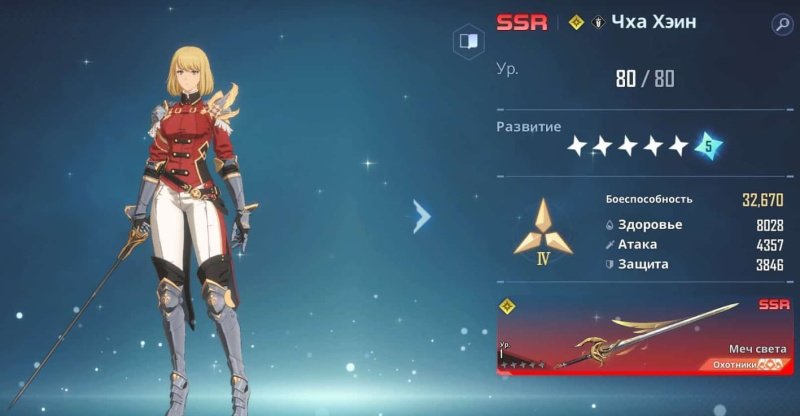Viewport: 800px width, 416px height.
Task: Tap the blue advancement star 5
Action: coord(709,146)
